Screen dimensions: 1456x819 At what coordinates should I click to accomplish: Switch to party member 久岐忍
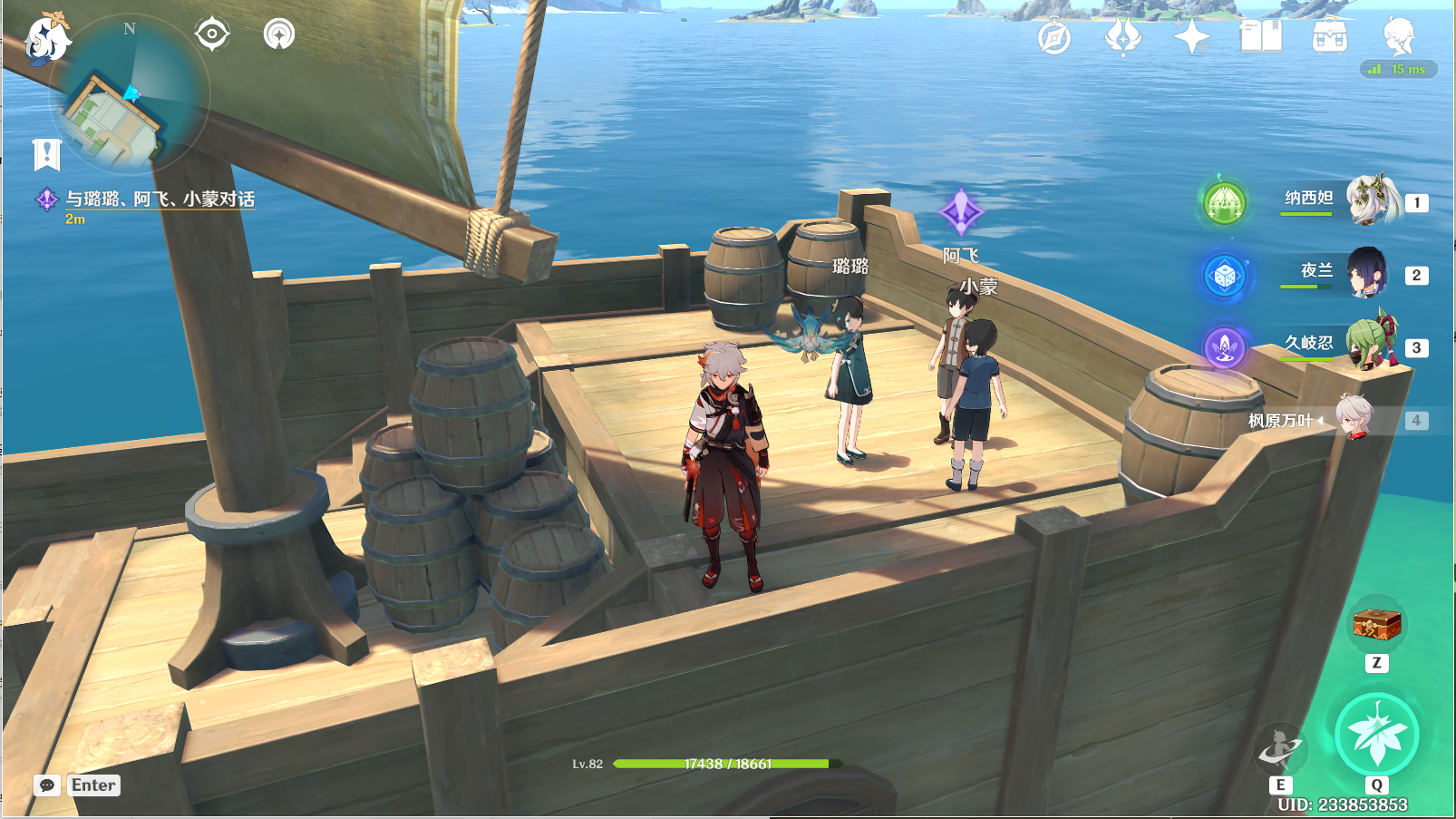pyautogui.click(x=1371, y=345)
